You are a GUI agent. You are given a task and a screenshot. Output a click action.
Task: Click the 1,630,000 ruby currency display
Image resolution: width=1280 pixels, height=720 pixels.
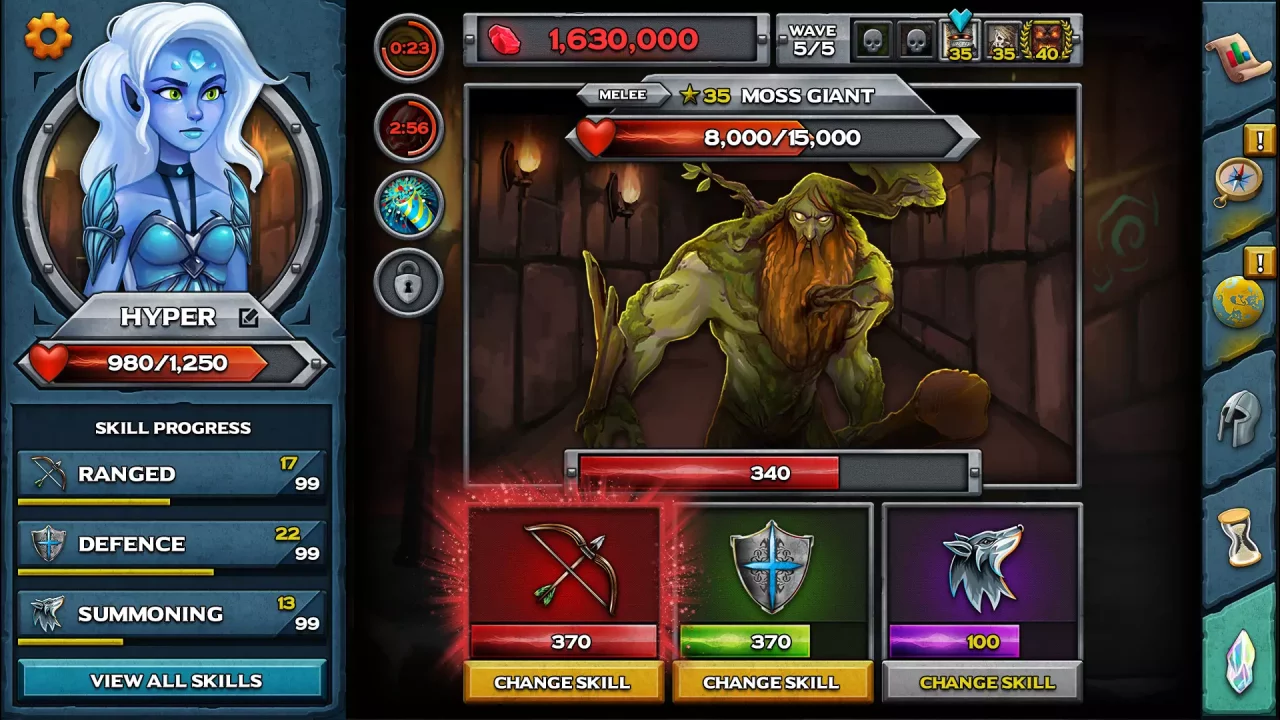617,39
